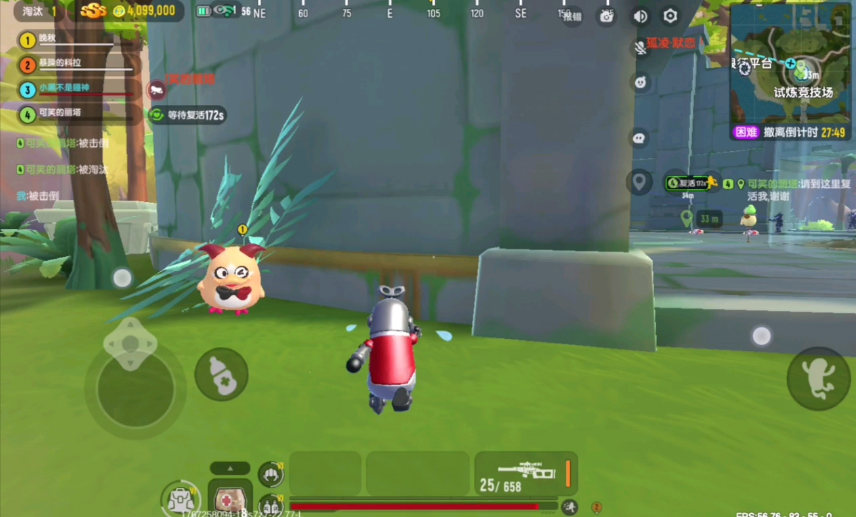Open the emote face icon

coord(640,82)
